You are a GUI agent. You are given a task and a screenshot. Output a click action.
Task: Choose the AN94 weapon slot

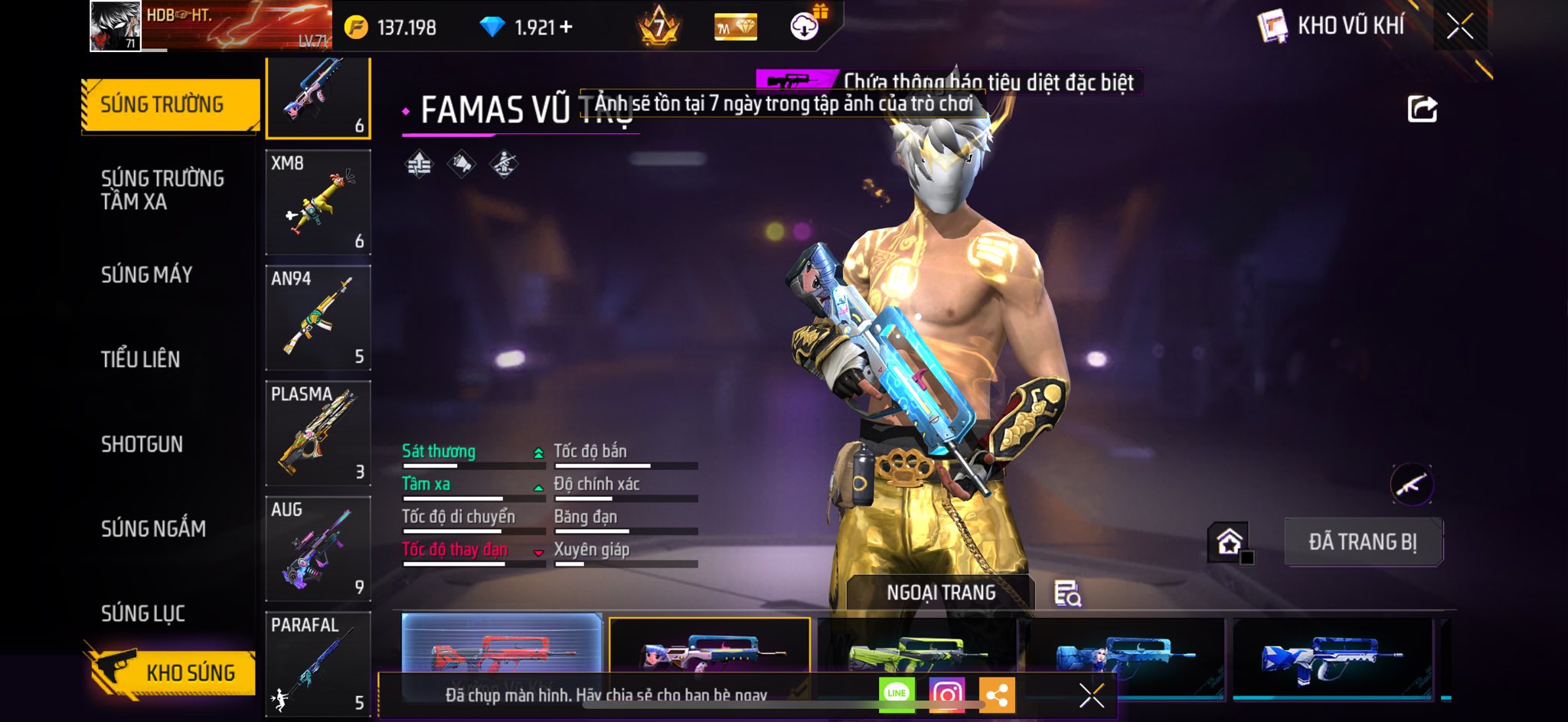click(x=318, y=318)
